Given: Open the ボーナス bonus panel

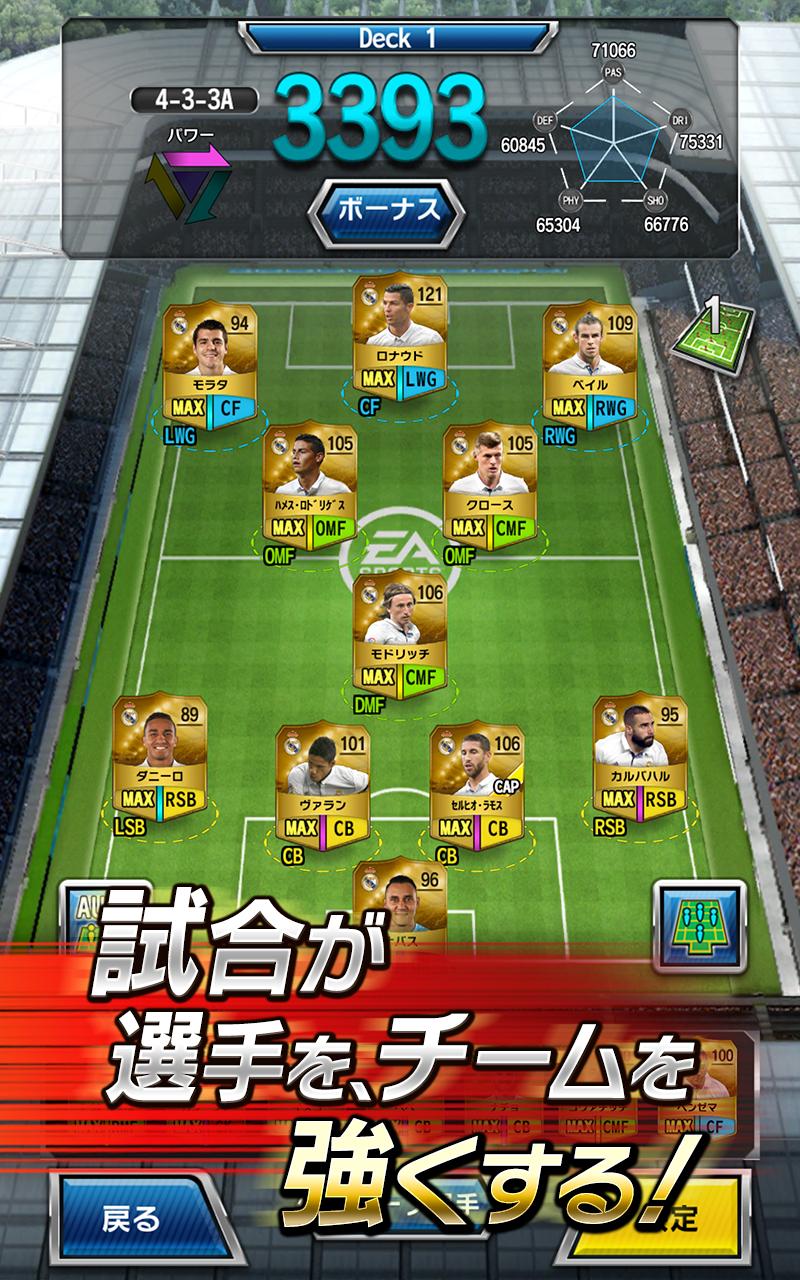Looking at the screenshot, I should [x=386, y=211].
